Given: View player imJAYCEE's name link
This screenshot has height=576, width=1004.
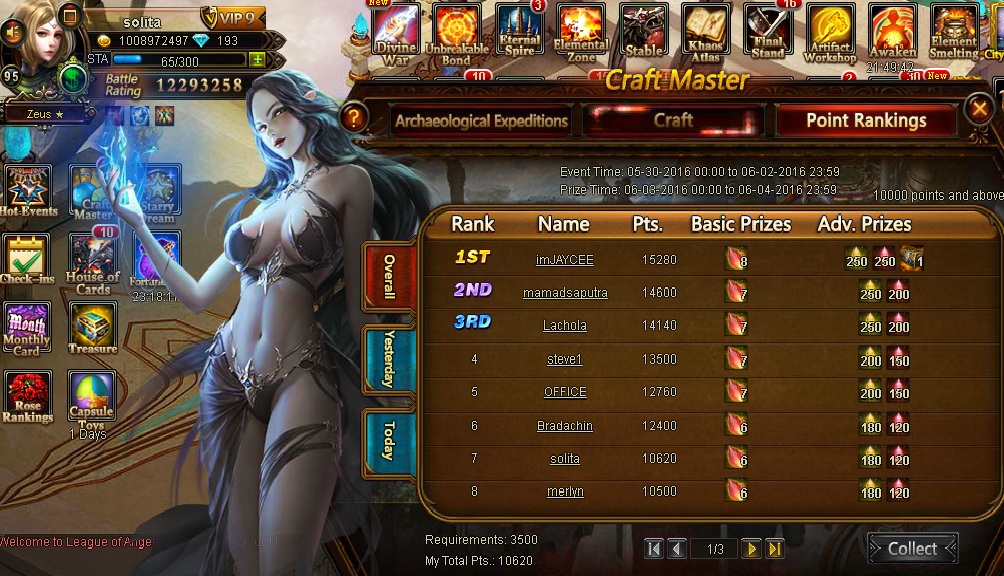Looking at the screenshot, I should 565,260.
